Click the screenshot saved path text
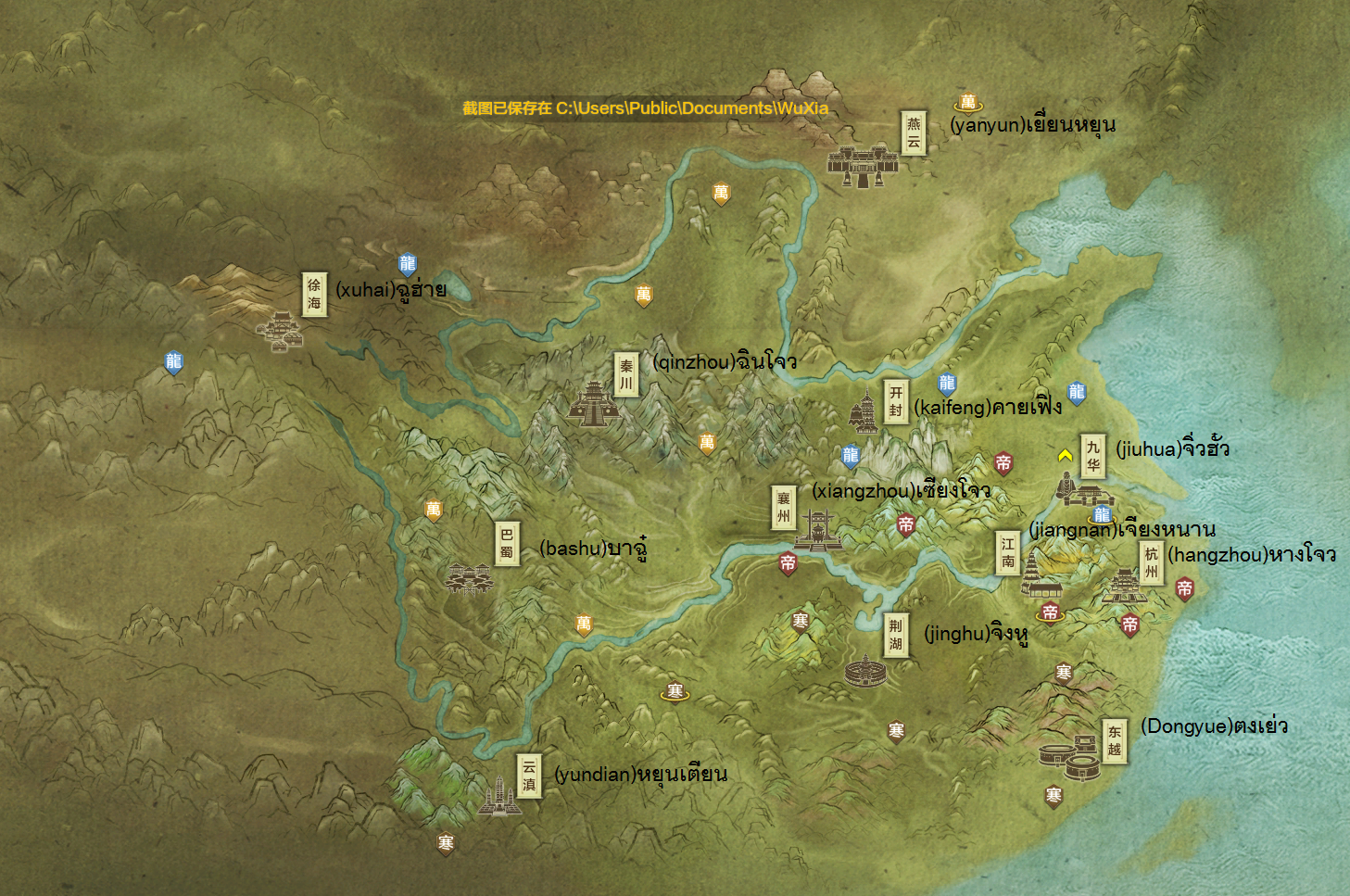The height and width of the screenshot is (896, 1350). click(646, 108)
